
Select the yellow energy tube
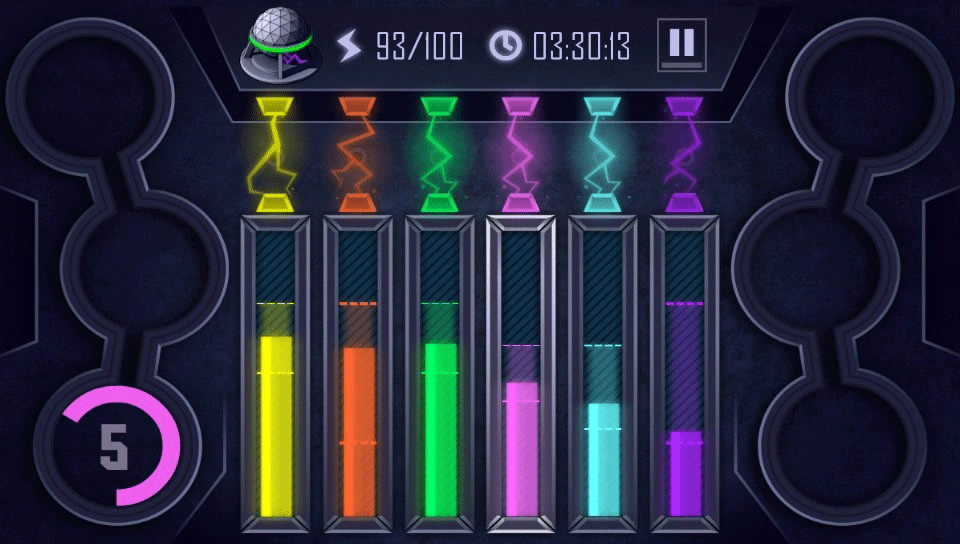click(275, 375)
